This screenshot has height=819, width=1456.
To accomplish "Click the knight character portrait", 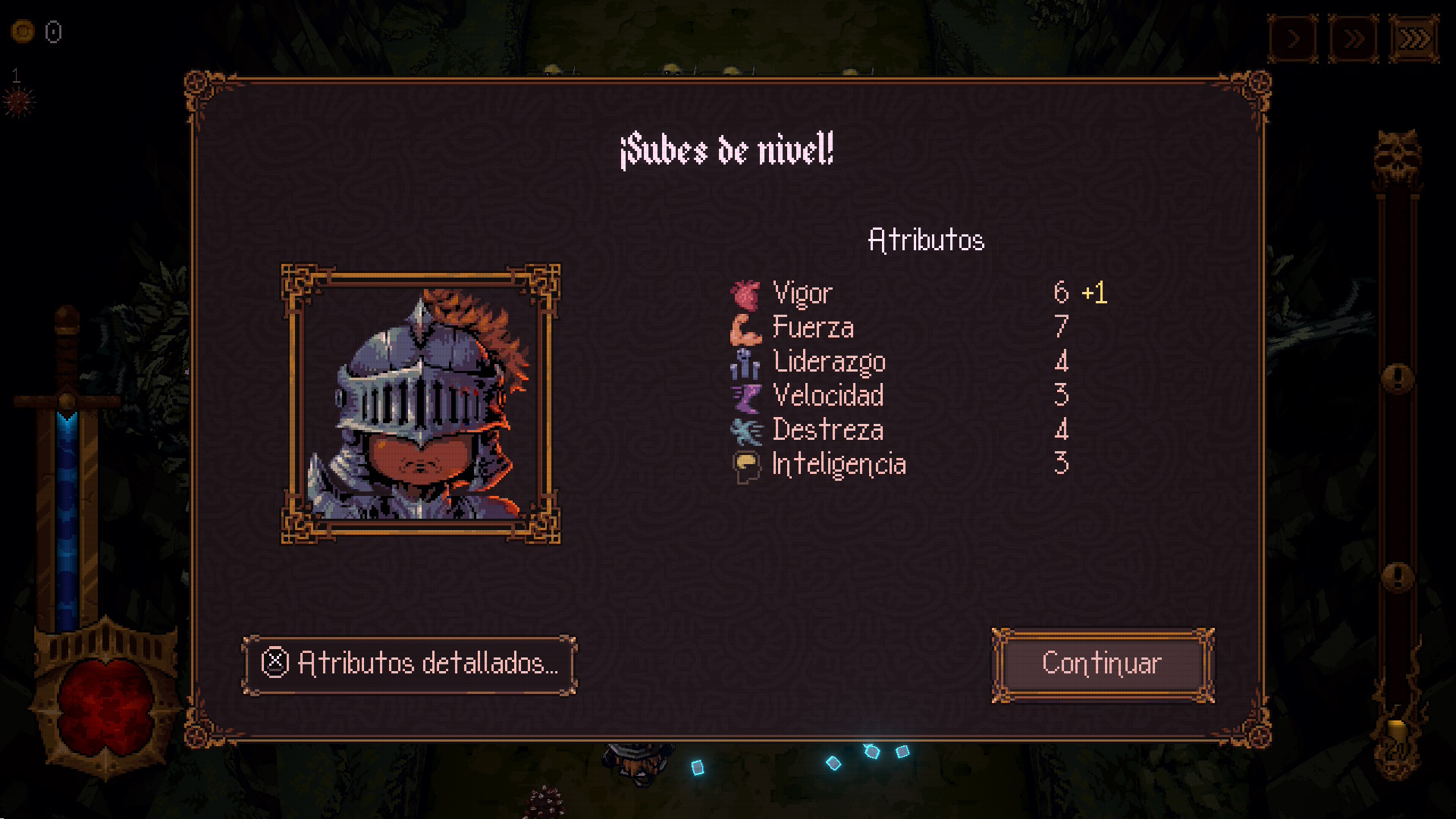I will (421, 404).
